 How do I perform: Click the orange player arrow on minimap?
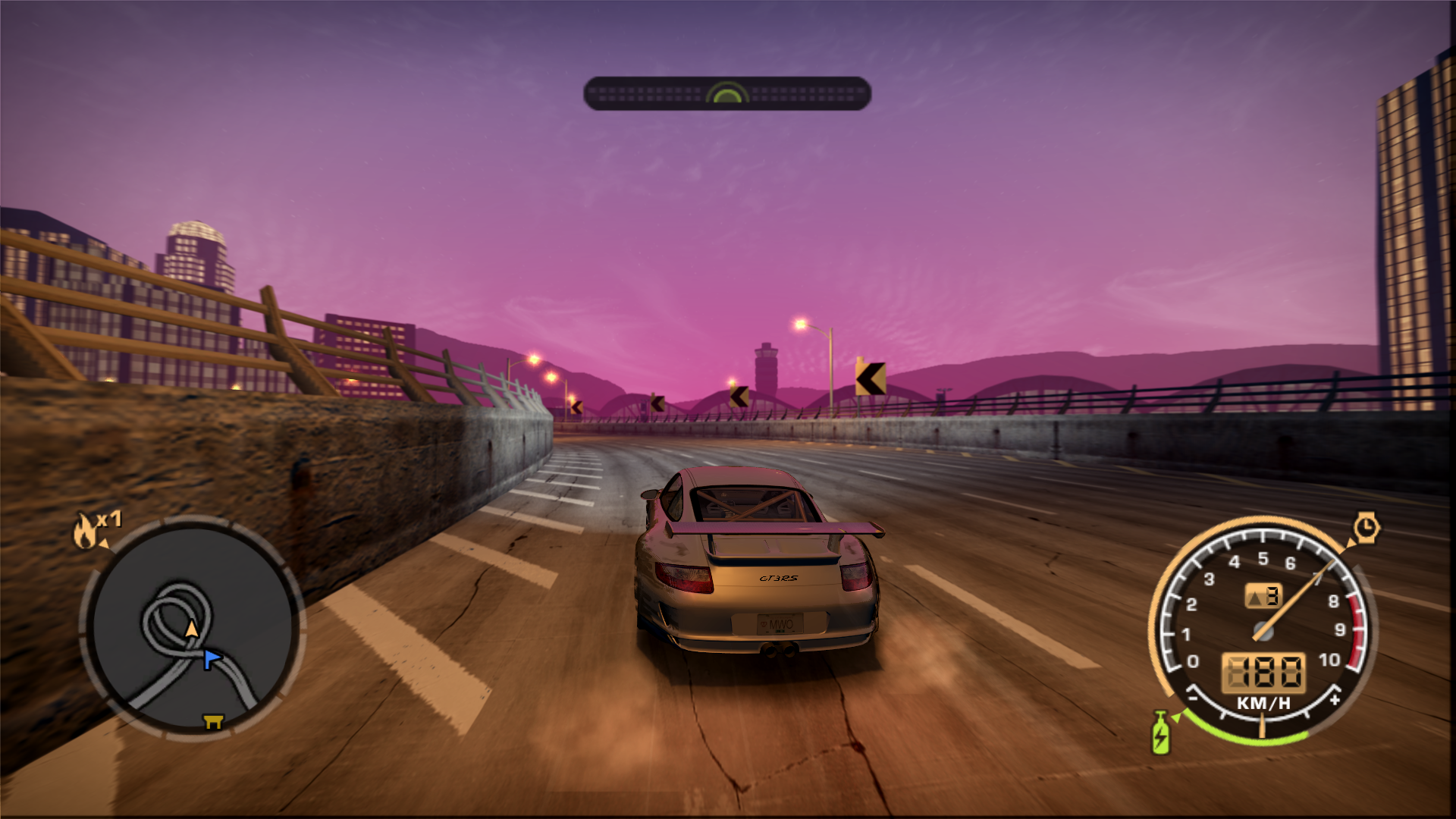(x=192, y=629)
